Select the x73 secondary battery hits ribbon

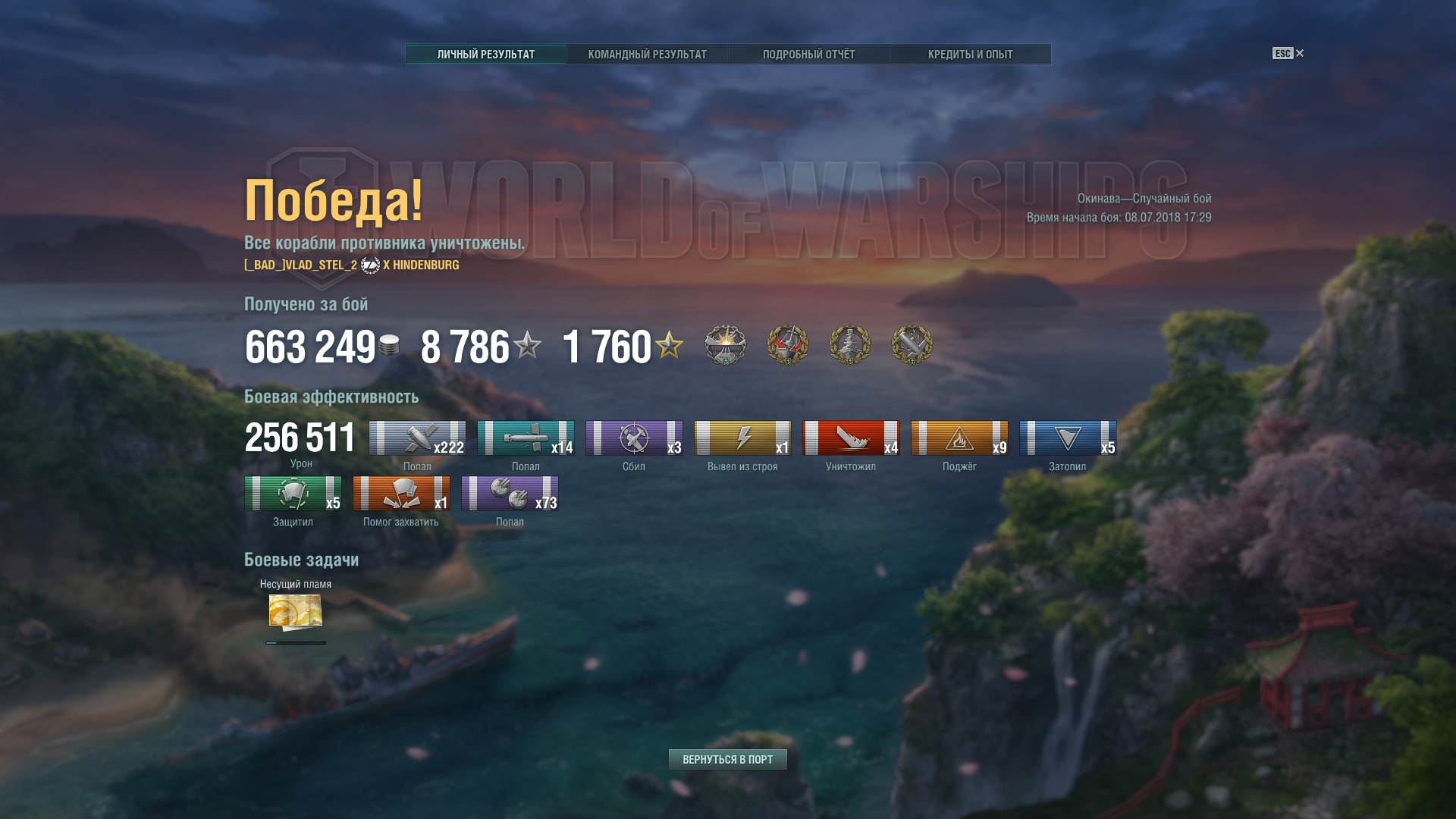(x=510, y=494)
